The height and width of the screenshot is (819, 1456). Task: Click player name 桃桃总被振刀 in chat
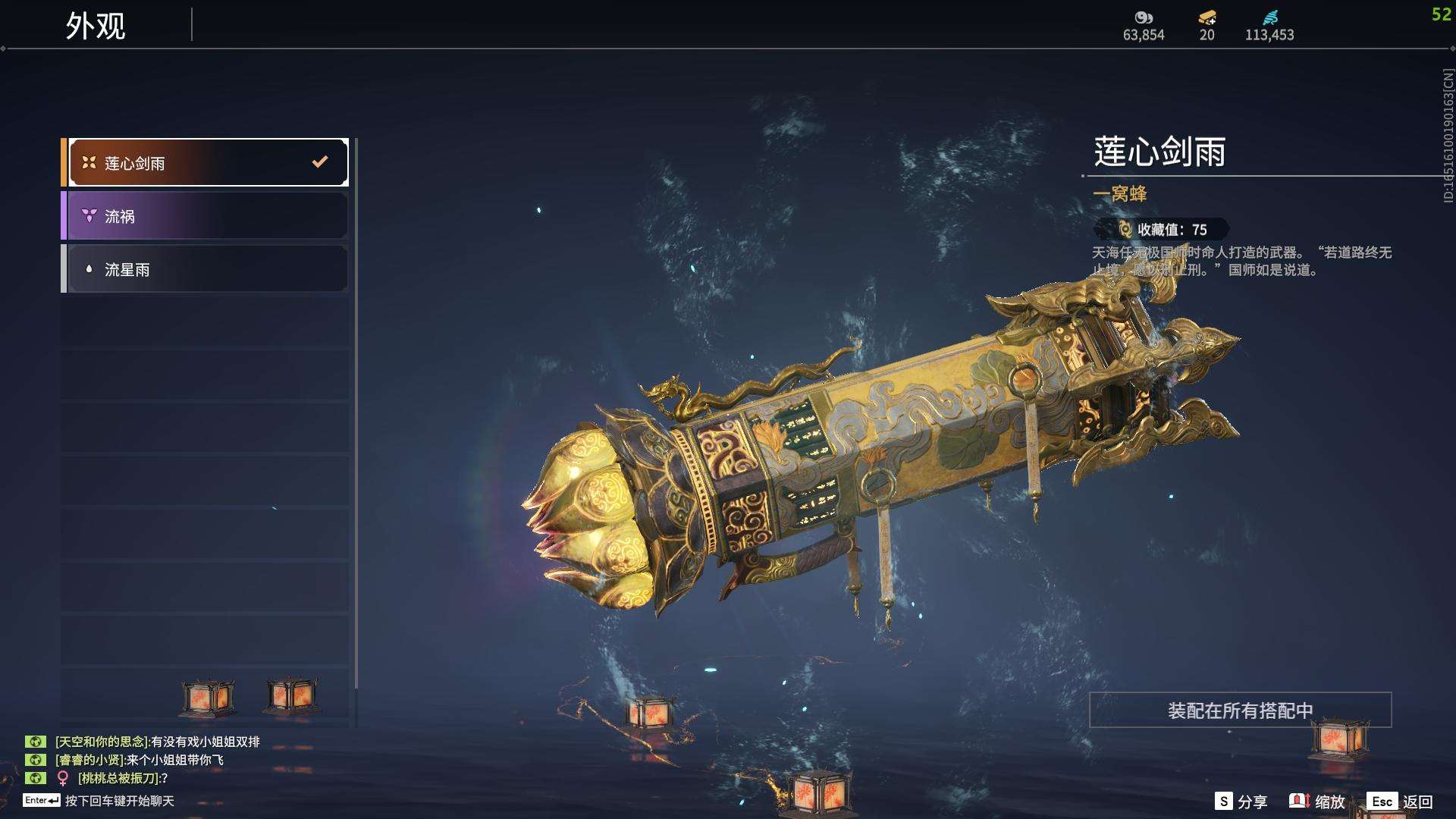coord(119,778)
